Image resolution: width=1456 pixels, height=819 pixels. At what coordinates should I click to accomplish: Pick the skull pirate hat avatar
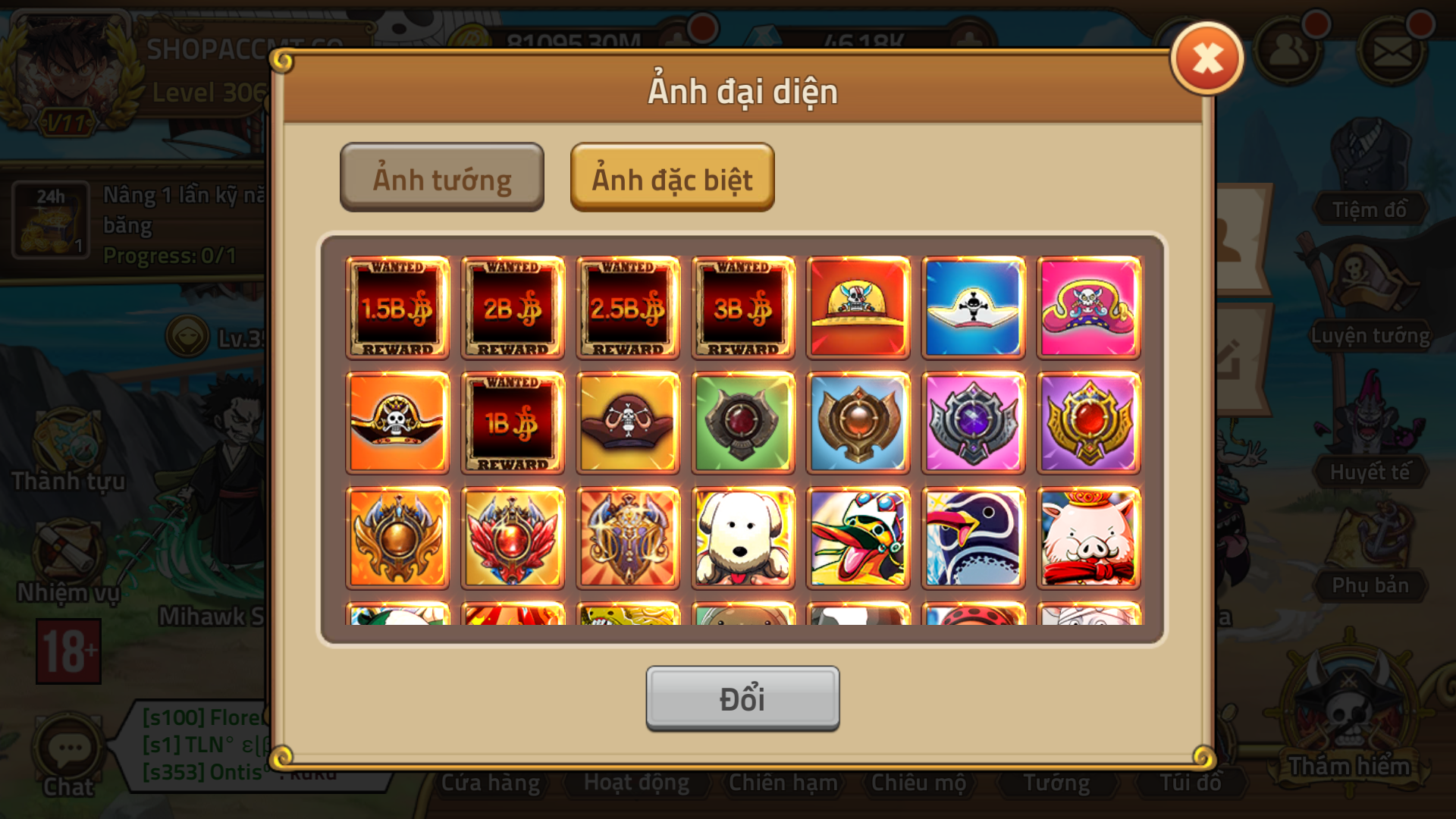point(397,422)
